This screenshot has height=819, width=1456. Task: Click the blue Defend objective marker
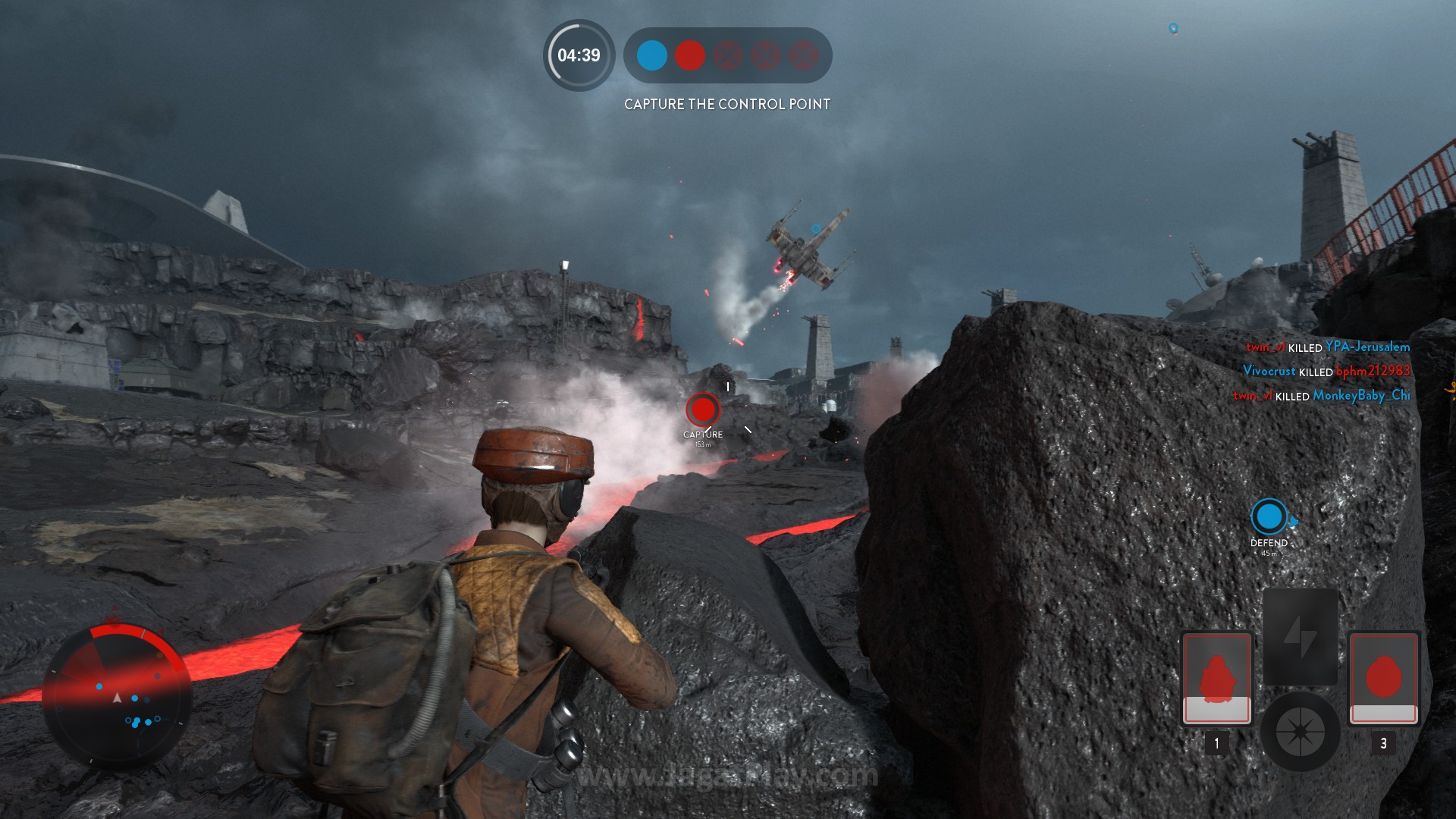[x=1269, y=517]
